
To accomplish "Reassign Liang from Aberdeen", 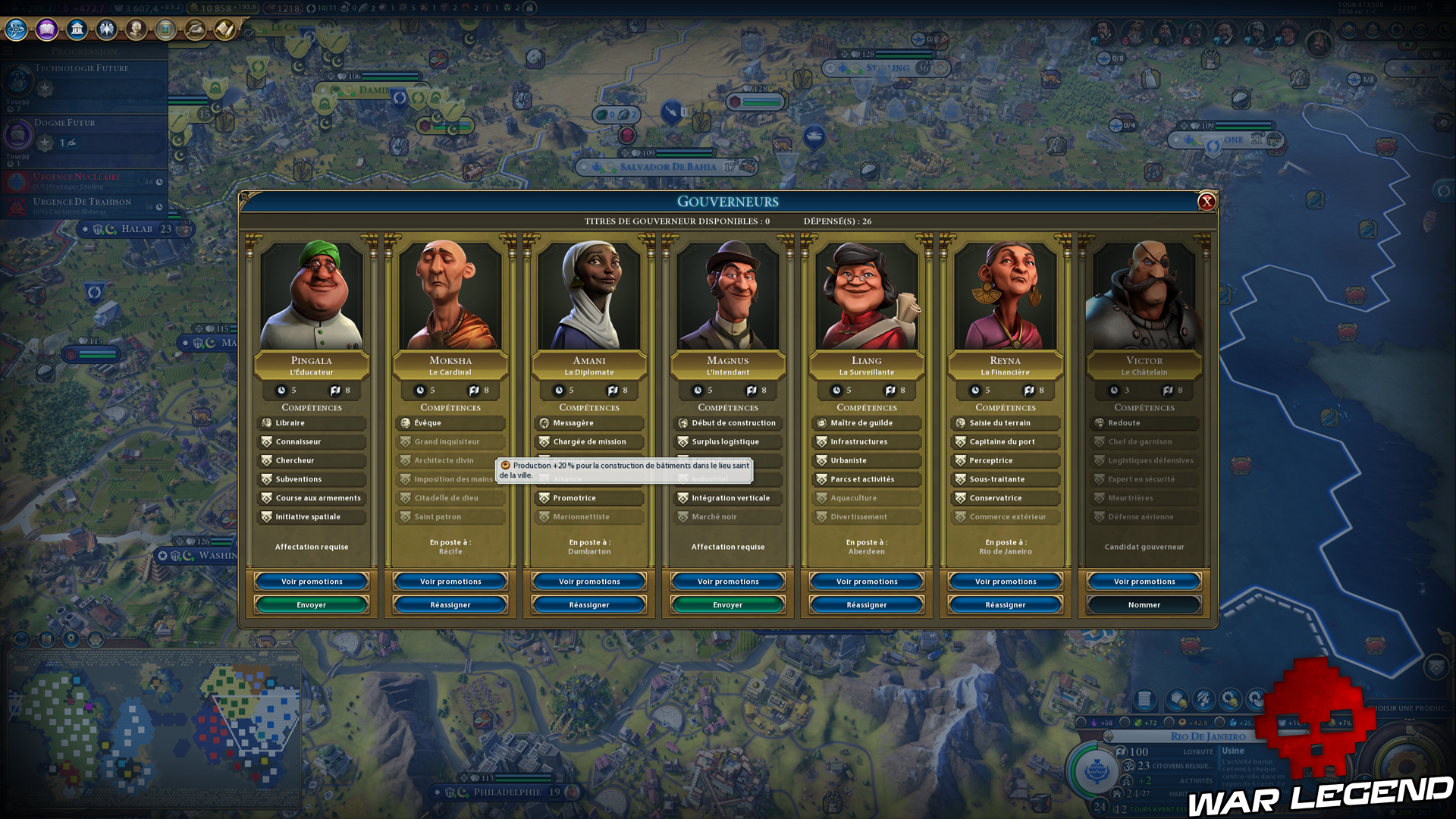I will click(867, 605).
